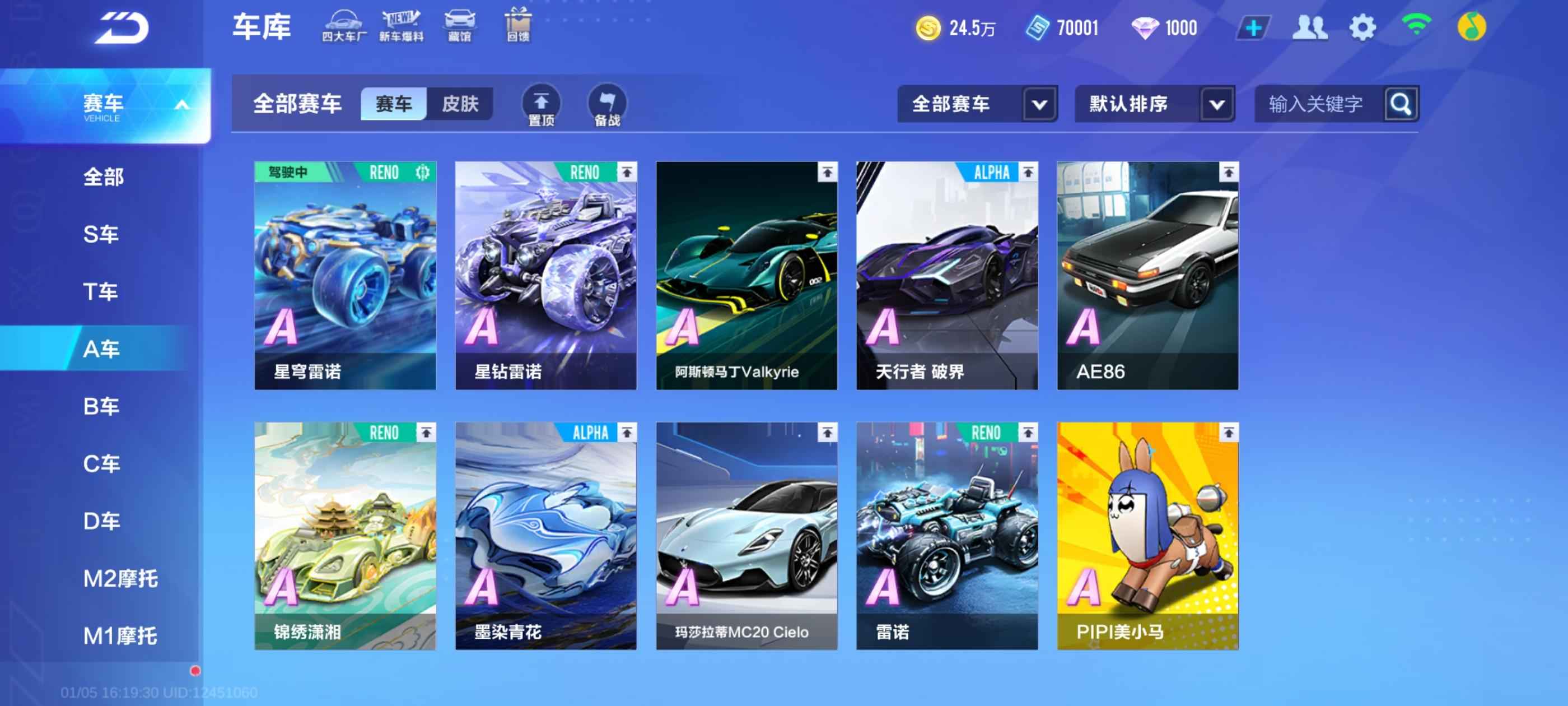Viewport: 1568px width, 706px height.
Task: Click the 输入关键字 search field
Action: click(1318, 104)
